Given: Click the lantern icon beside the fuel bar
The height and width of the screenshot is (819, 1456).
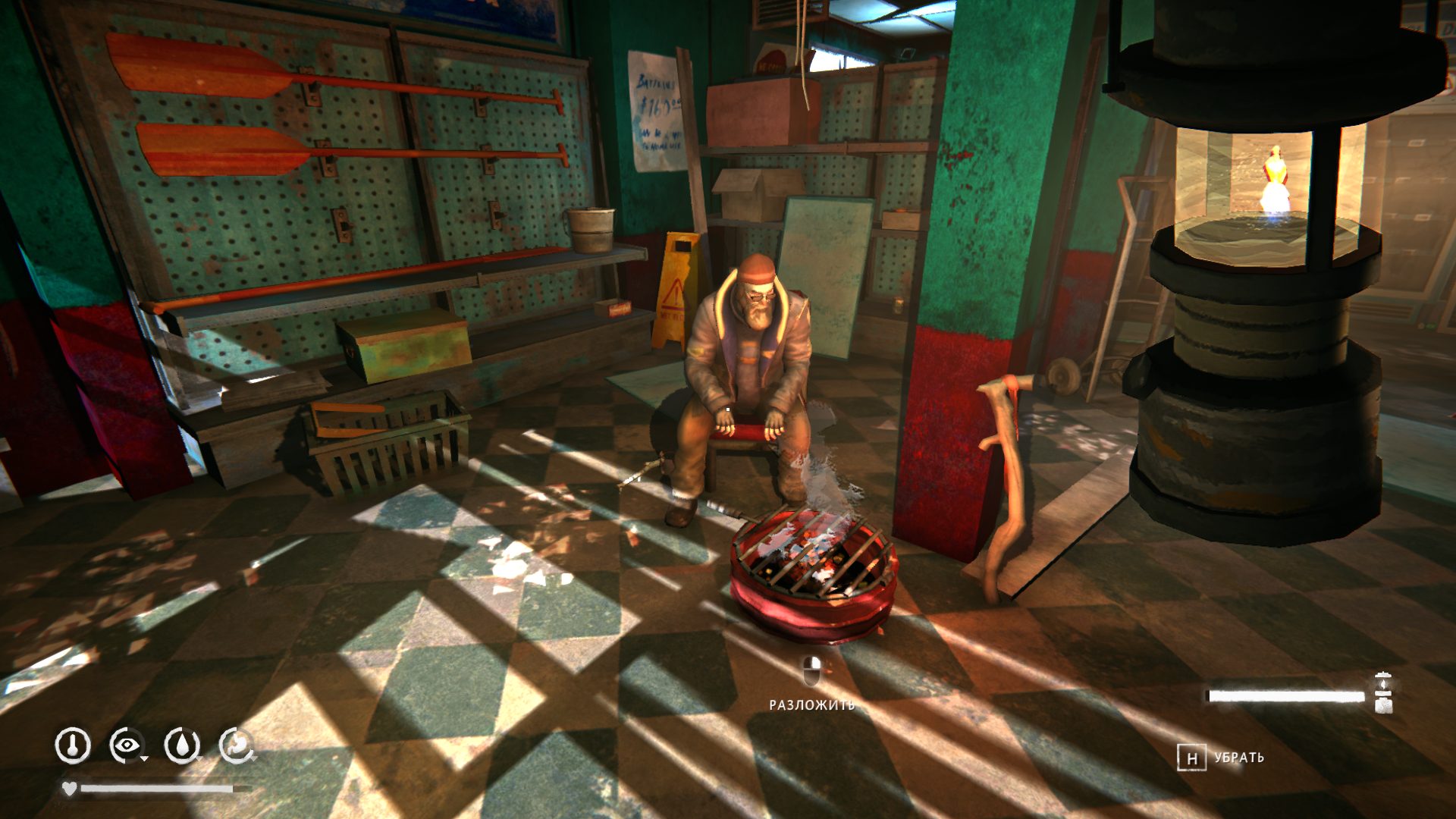Looking at the screenshot, I should [x=1383, y=692].
